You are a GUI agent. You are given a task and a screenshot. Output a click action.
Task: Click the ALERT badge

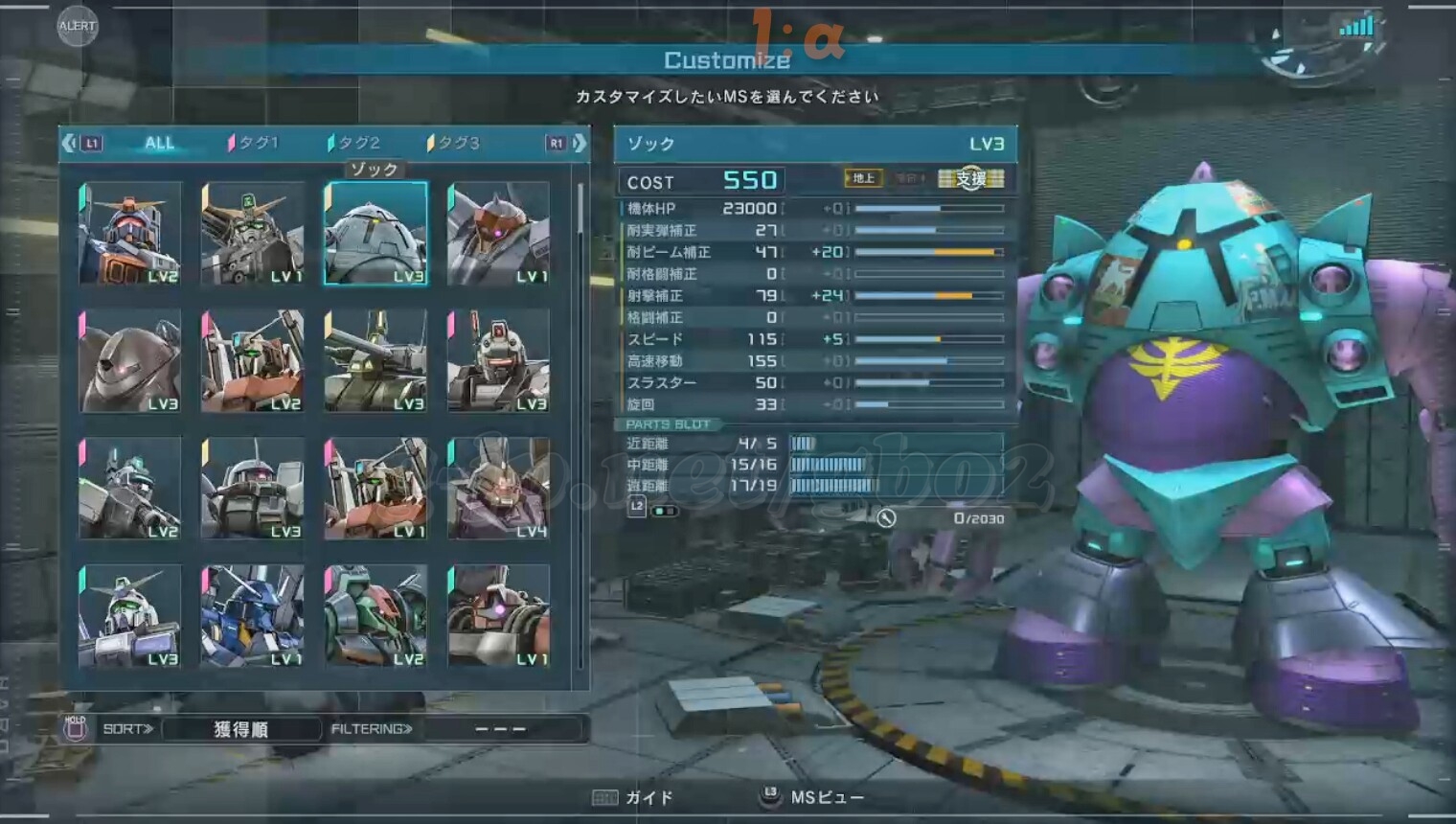(x=77, y=26)
